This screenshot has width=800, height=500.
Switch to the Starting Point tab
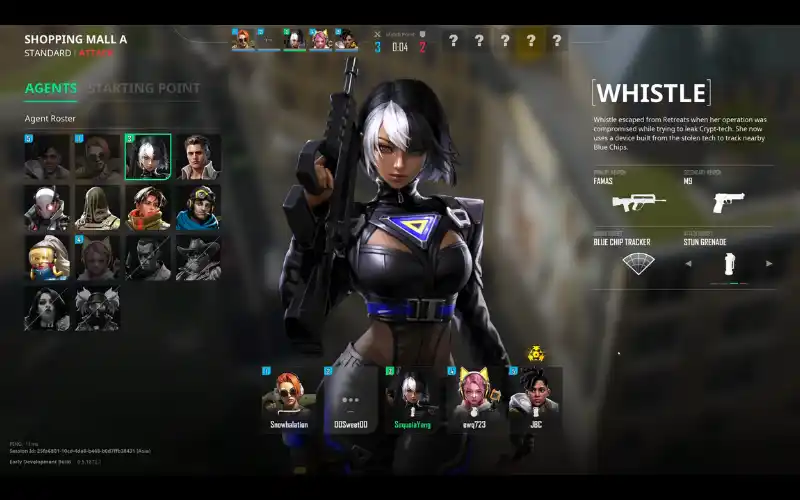[x=144, y=88]
